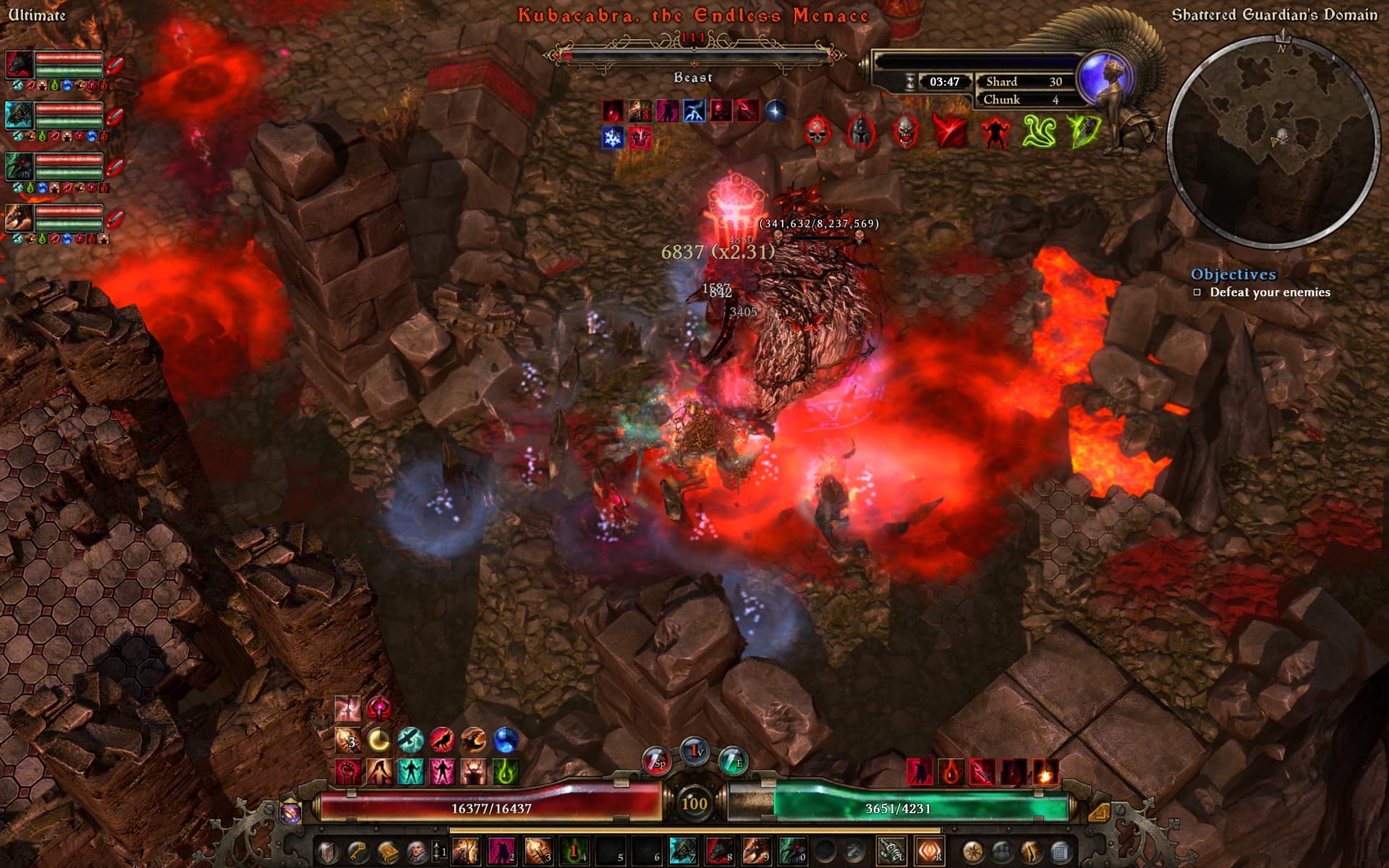
Task: Open the key-shaped menu button
Action: coord(358,851)
